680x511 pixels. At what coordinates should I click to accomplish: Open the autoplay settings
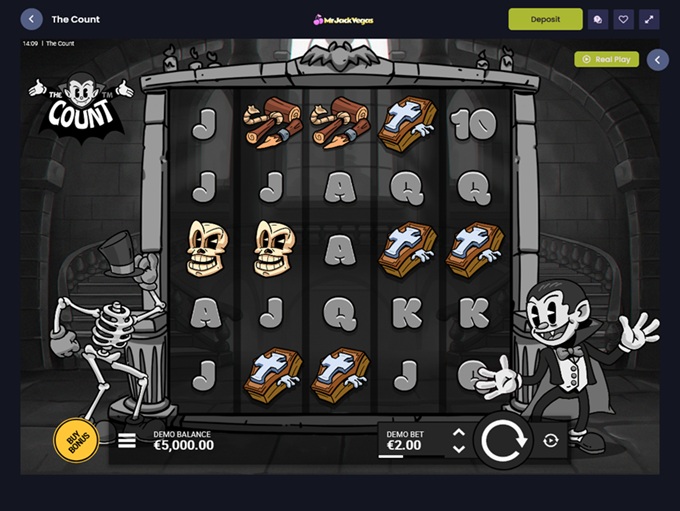pos(551,441)
